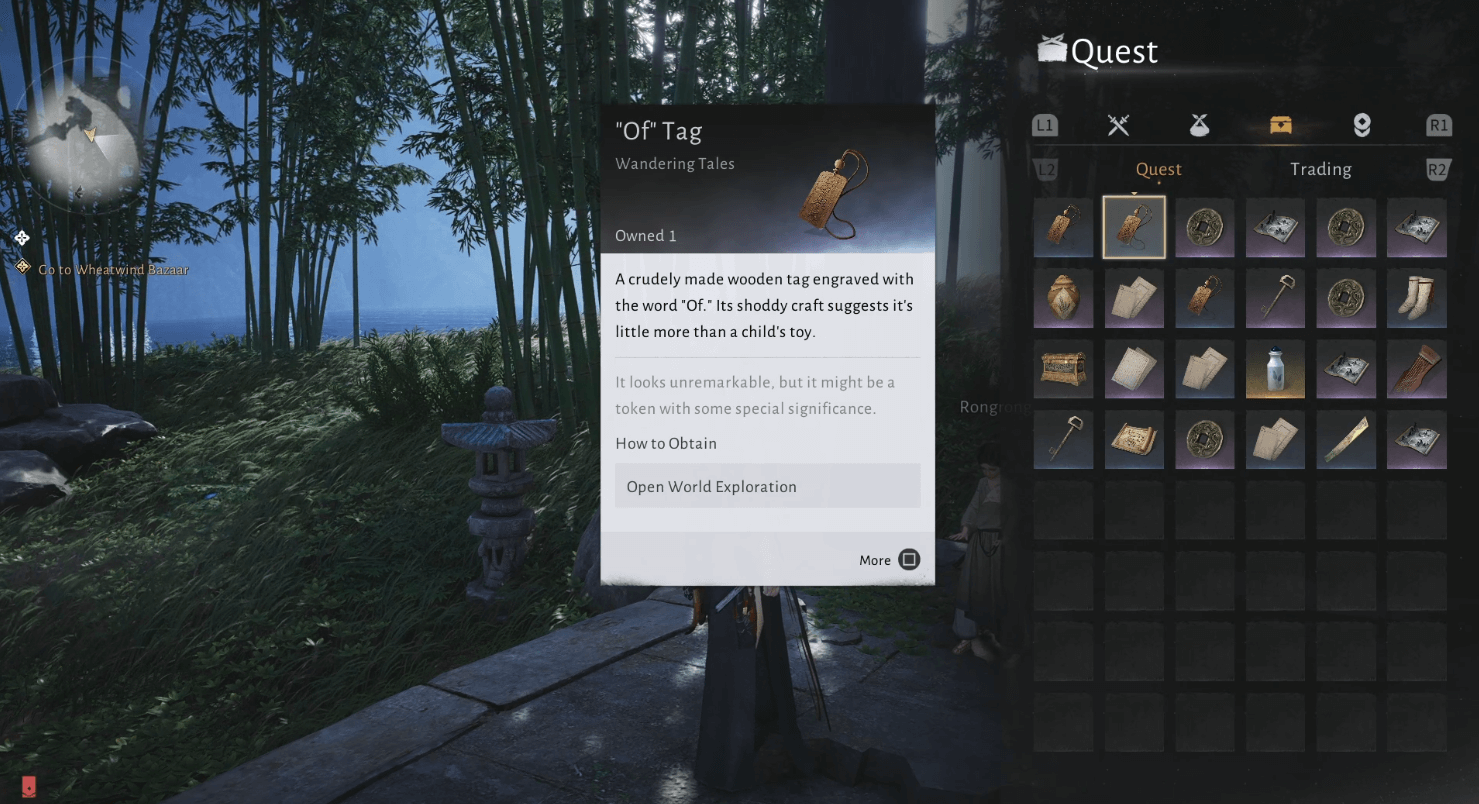The height and width of the screenshot is (804, 1479).
Task: Select the ornate golden chest item
Action: [1063, 369]
